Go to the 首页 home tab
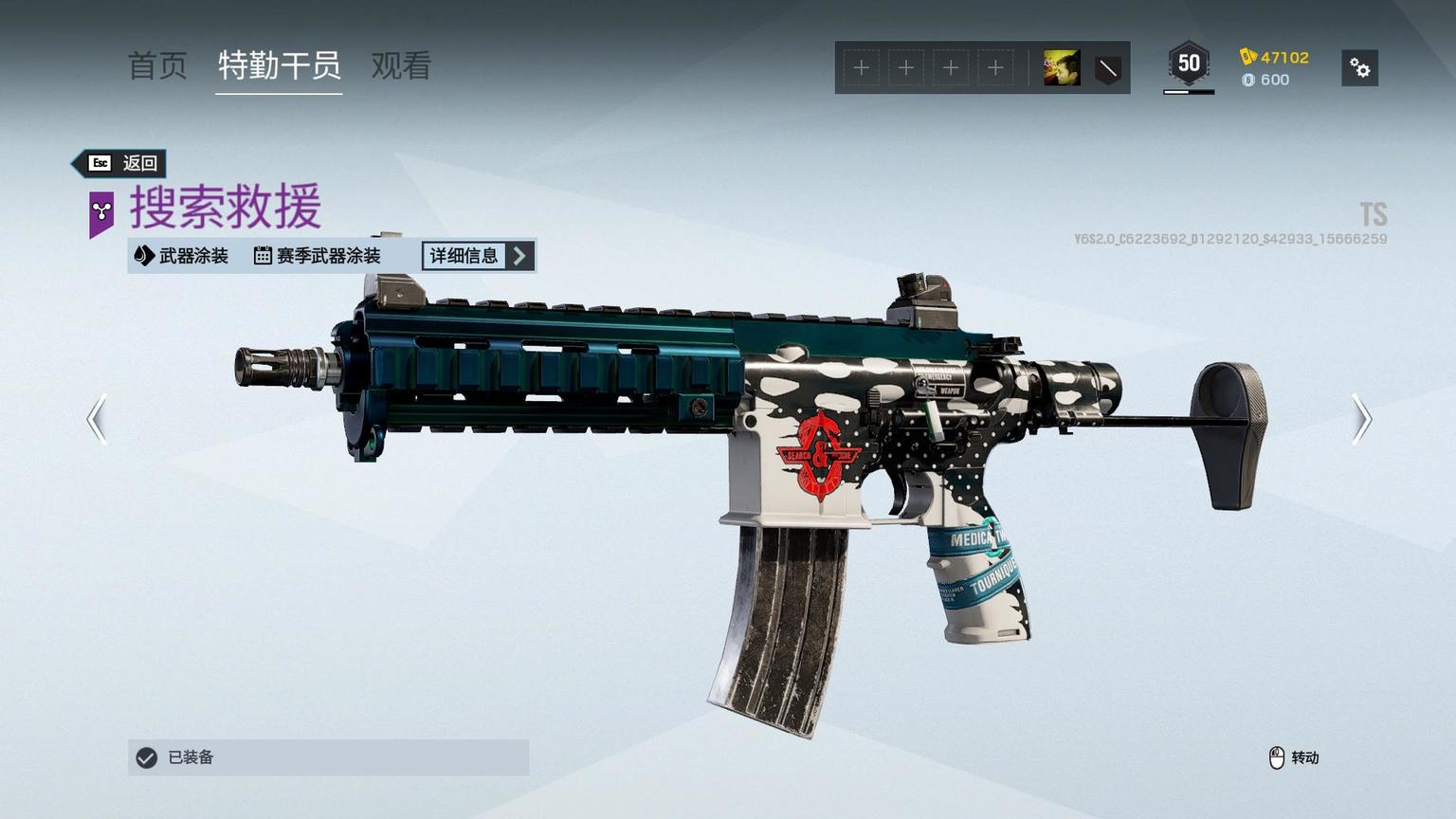The width and height of the screenshot is (1456, 819). [x=157, y=66]
